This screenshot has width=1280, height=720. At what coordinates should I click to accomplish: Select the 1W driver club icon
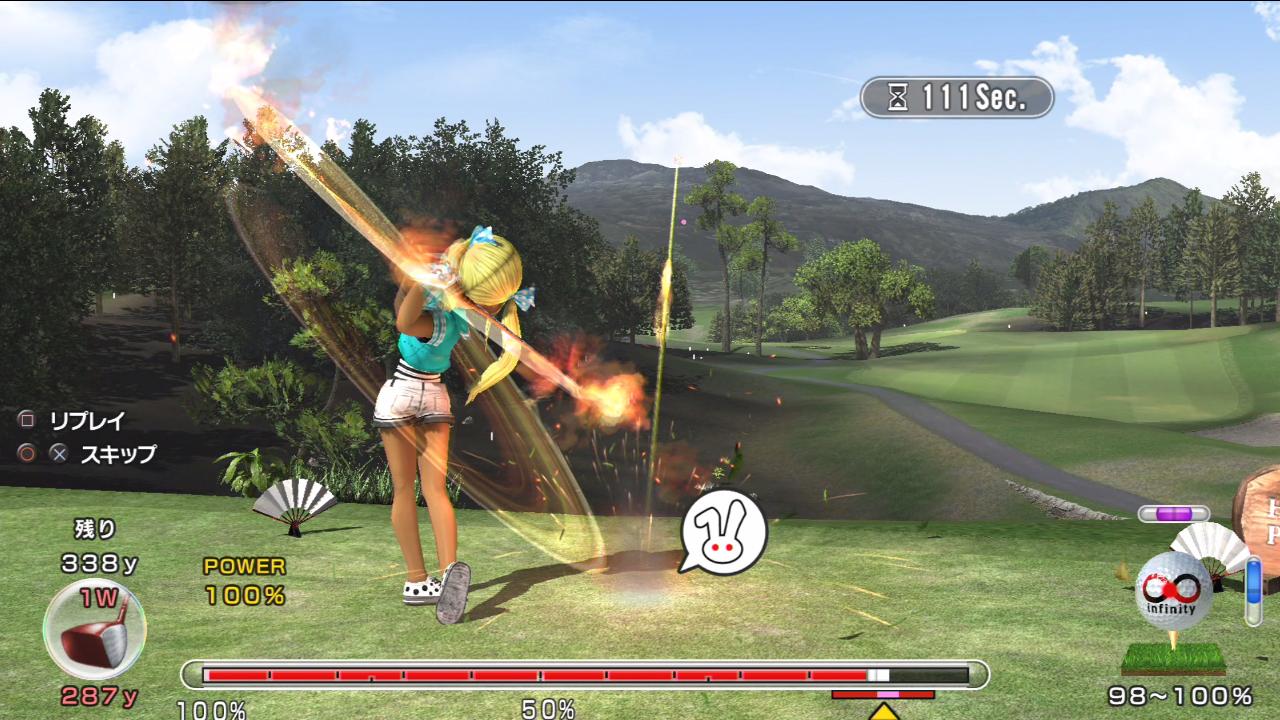pyautogui.click(x=94, y=629)
